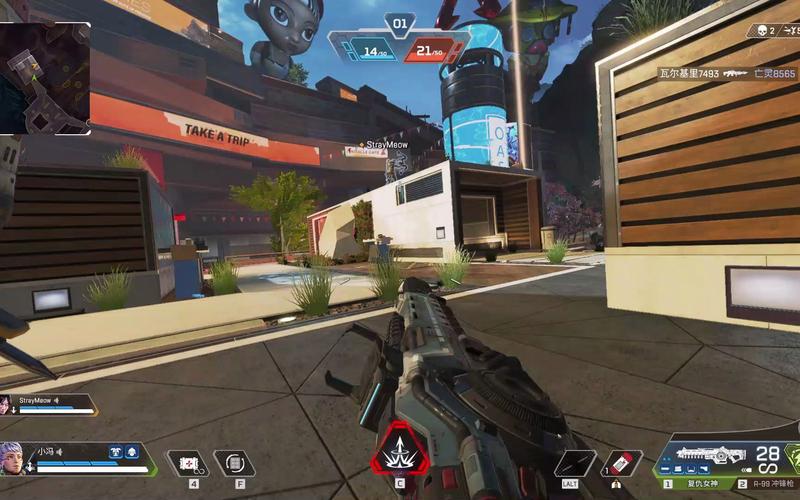The height and width of the screenshot is (500, 800).
Task: Trigger the tactical ability icon labeled LALT
Action: pos(575,463)
